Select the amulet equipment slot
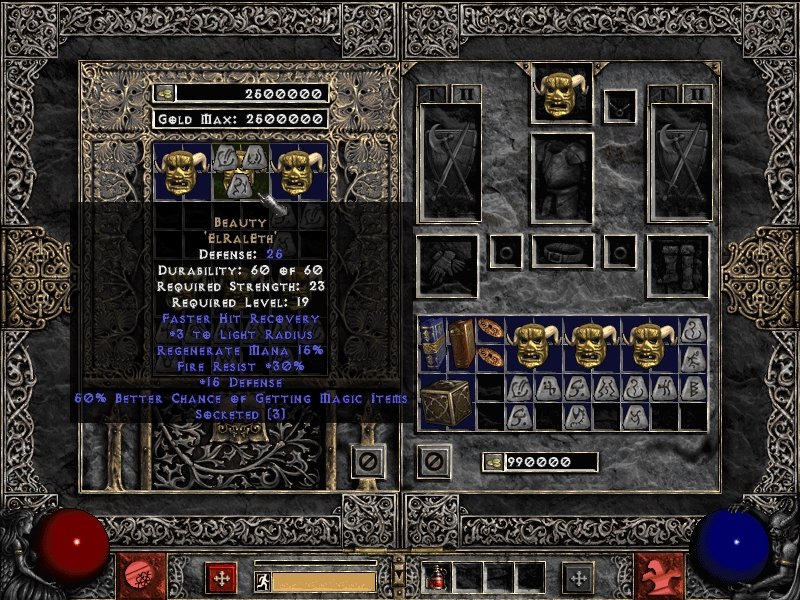Image resolution: width=800 pixels, height=600 pixels. (621, 104)
